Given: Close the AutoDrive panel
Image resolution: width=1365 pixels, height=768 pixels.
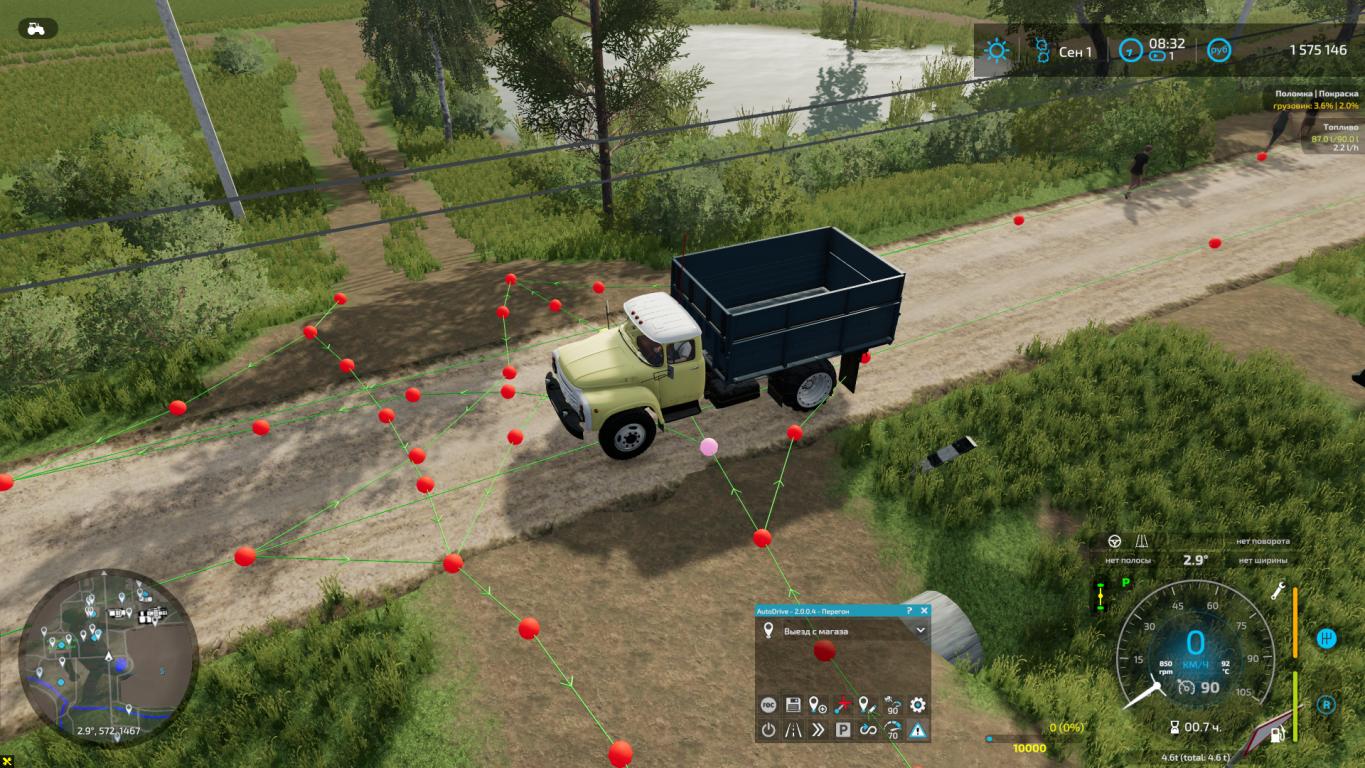Looking at the screenshot, I should (x=923, y=610).
